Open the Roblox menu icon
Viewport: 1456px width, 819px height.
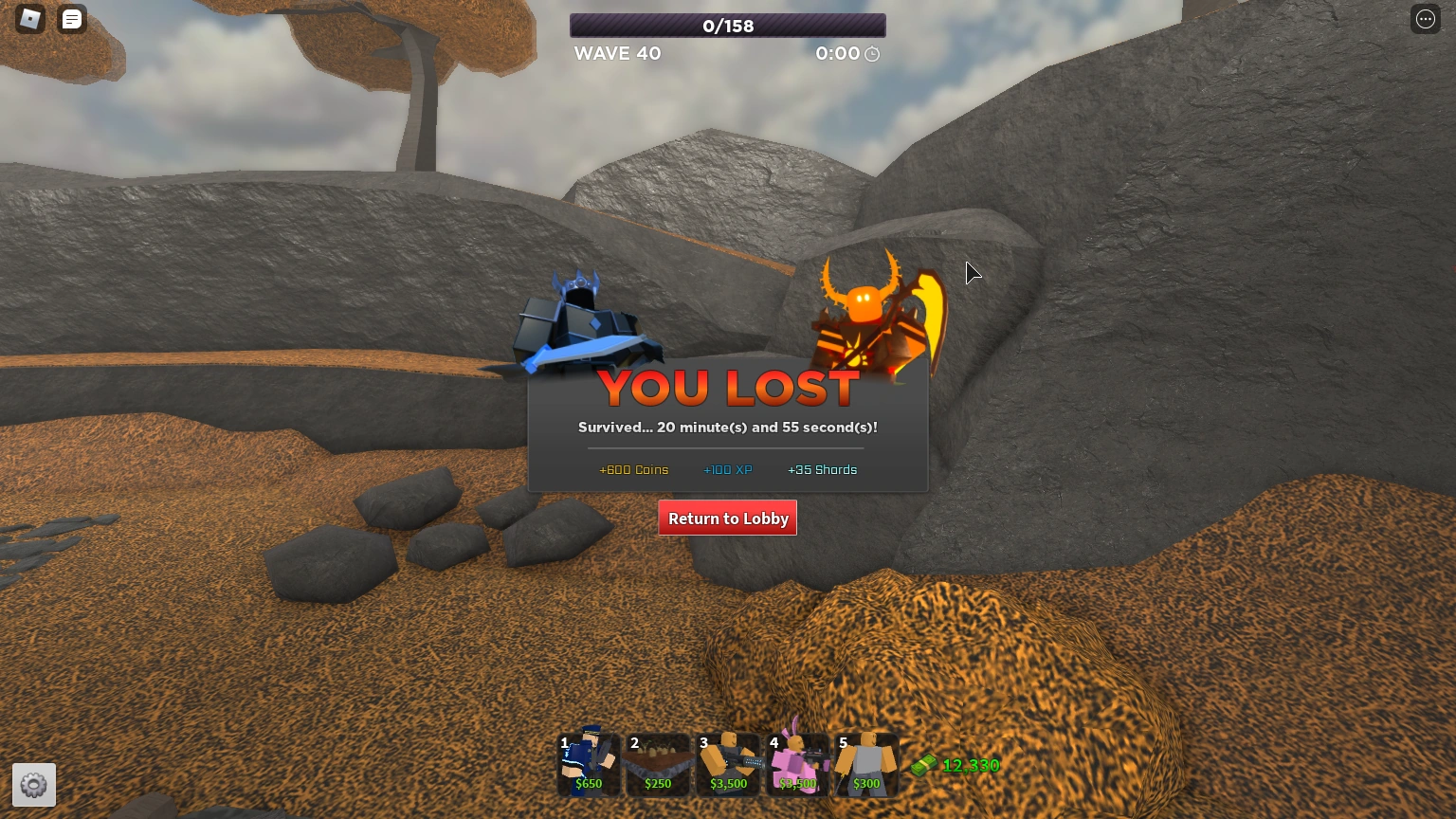pos(29,19)
